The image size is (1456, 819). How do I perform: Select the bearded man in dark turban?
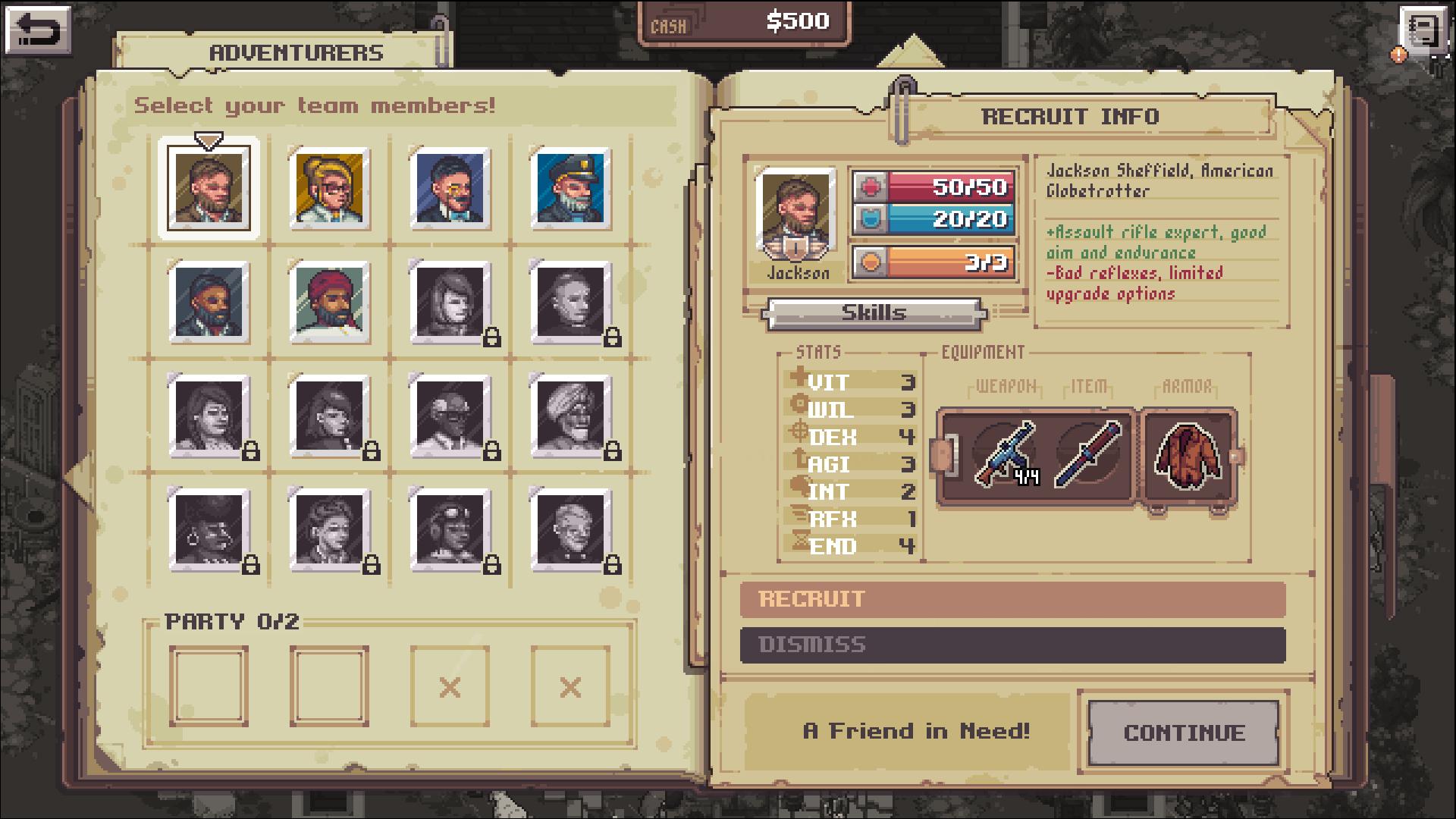click(209, 303)
